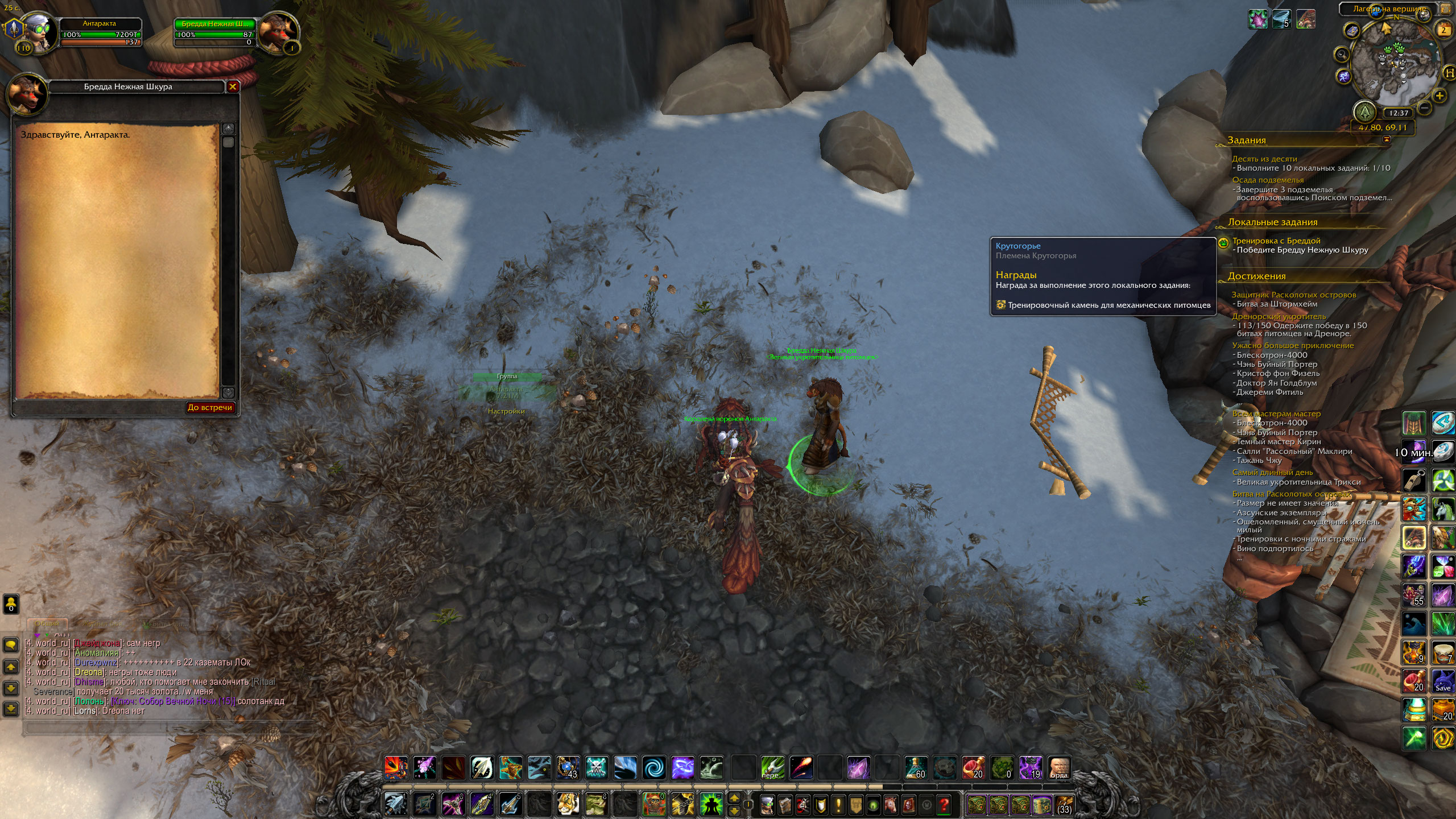Use the teal skull and crossbones ability

[597, 768]
